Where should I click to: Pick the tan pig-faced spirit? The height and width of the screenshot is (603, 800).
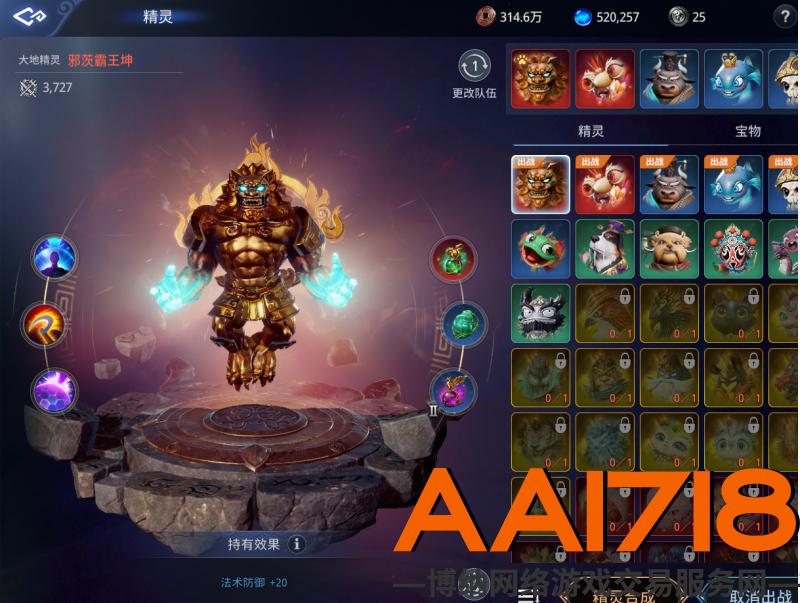pos(669,248)
